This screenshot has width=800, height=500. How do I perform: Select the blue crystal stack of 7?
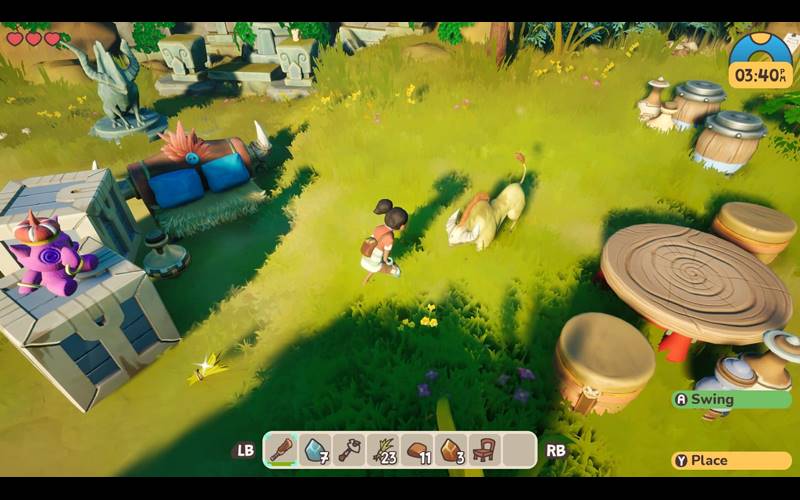[316, 450]
